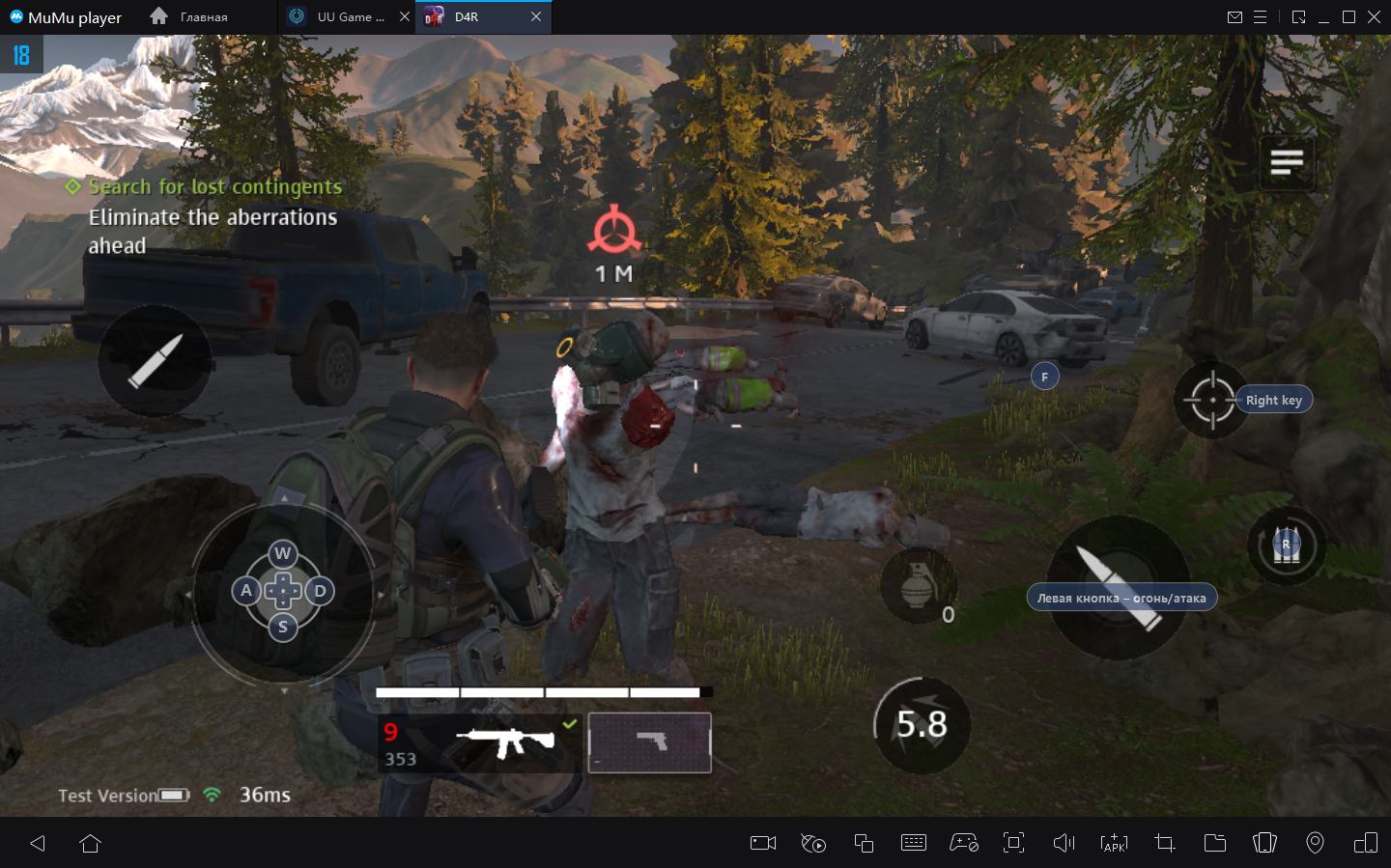The image size is (1391, 868).
Task: Select the assault rifle weapon slot
Action: (x=480, y=743)
